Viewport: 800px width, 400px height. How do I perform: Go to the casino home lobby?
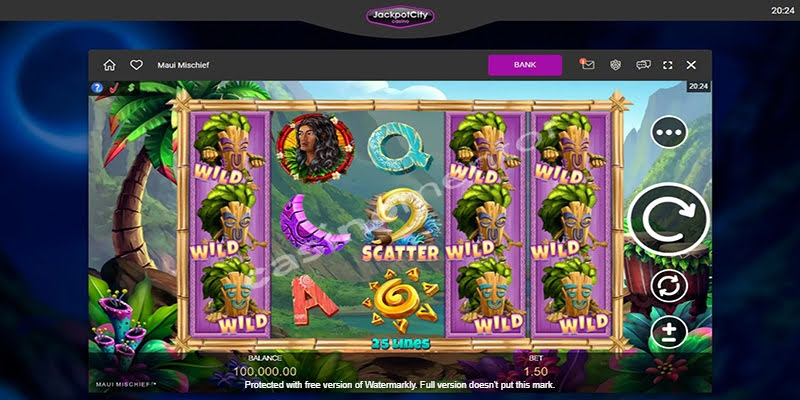[x=110, y=65]
